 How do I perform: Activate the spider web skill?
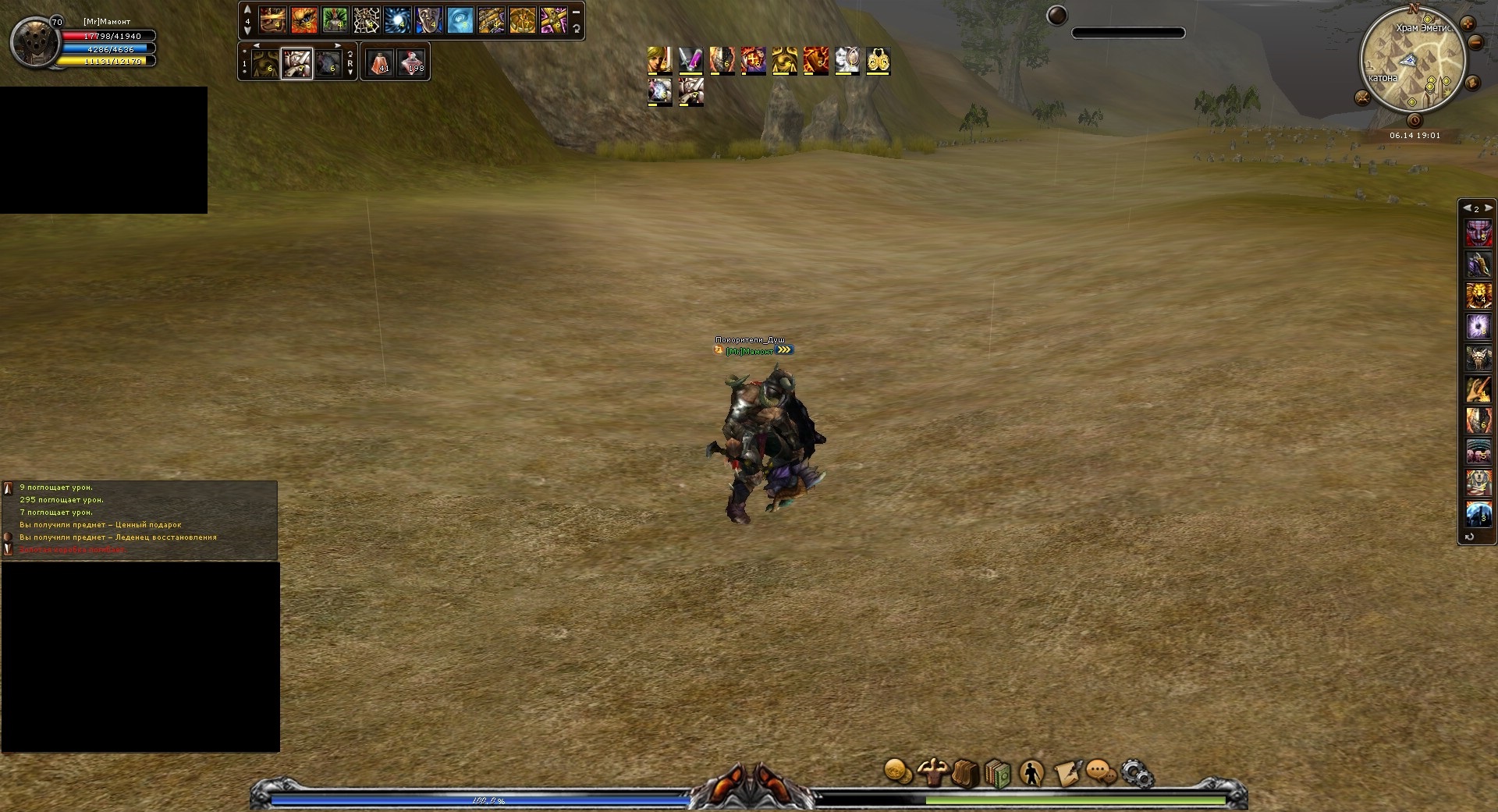click(x=366, y=20)
